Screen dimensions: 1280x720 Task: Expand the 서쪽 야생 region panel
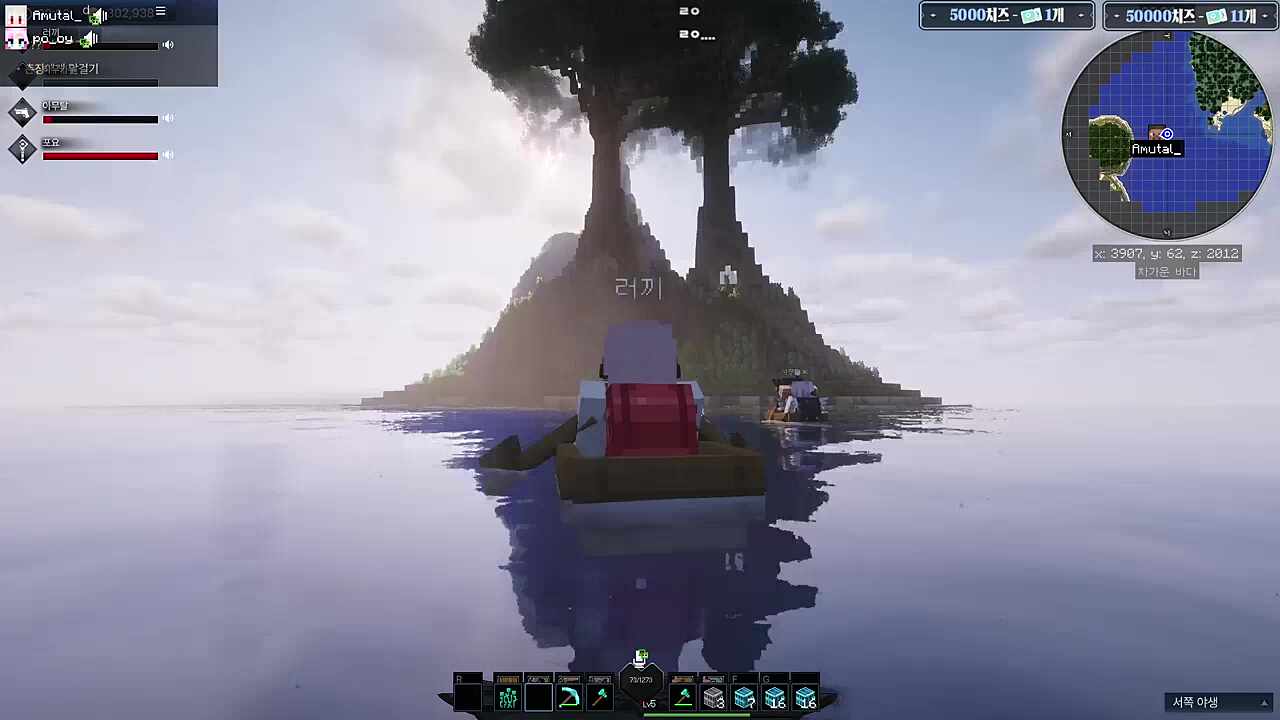tap(1264, 702)
